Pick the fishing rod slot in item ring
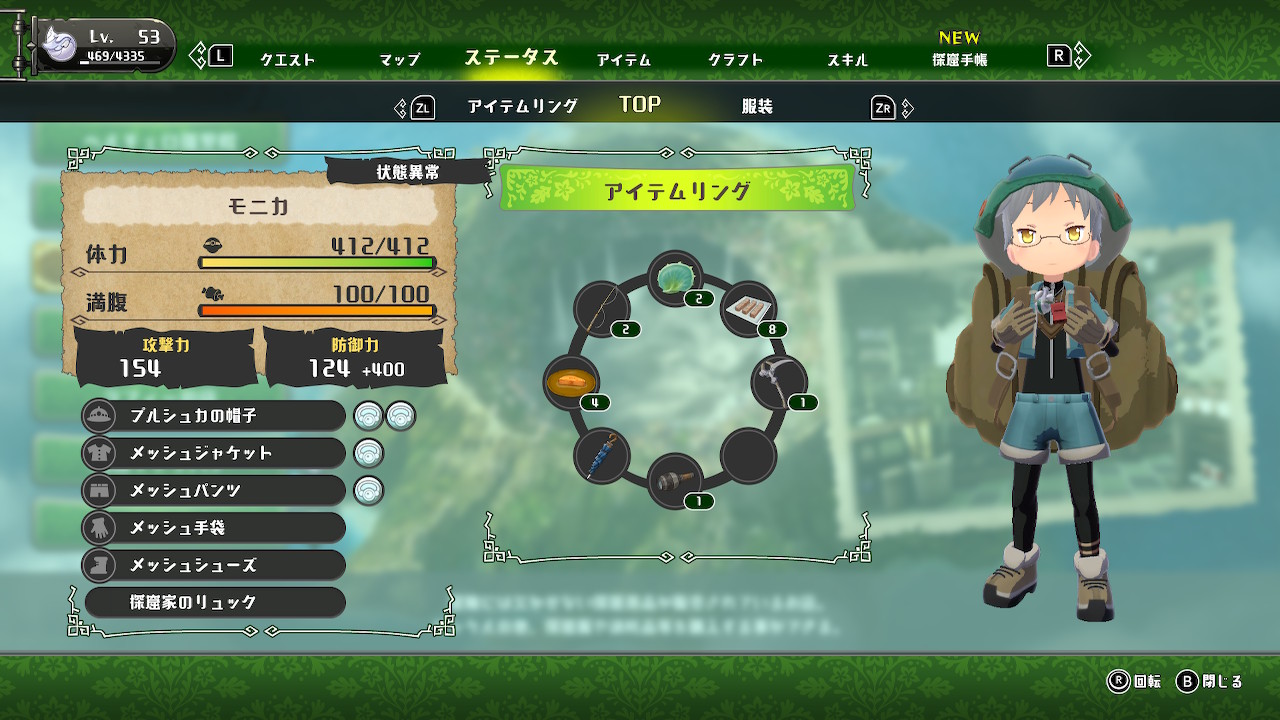1280x720 pixels. [602, 308]
